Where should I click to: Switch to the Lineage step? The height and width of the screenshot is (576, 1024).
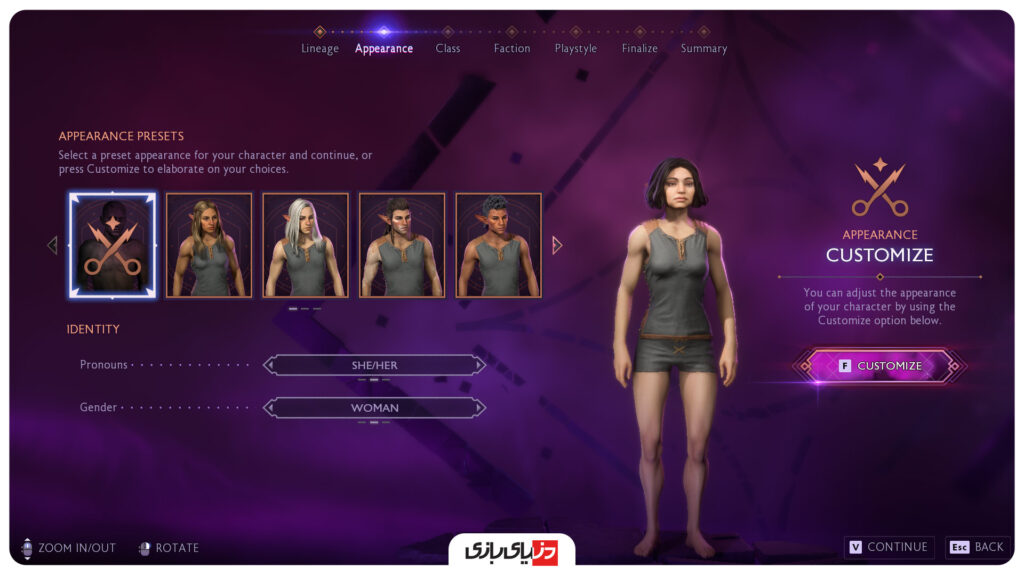pyautogui.click(x=320, y=48)
